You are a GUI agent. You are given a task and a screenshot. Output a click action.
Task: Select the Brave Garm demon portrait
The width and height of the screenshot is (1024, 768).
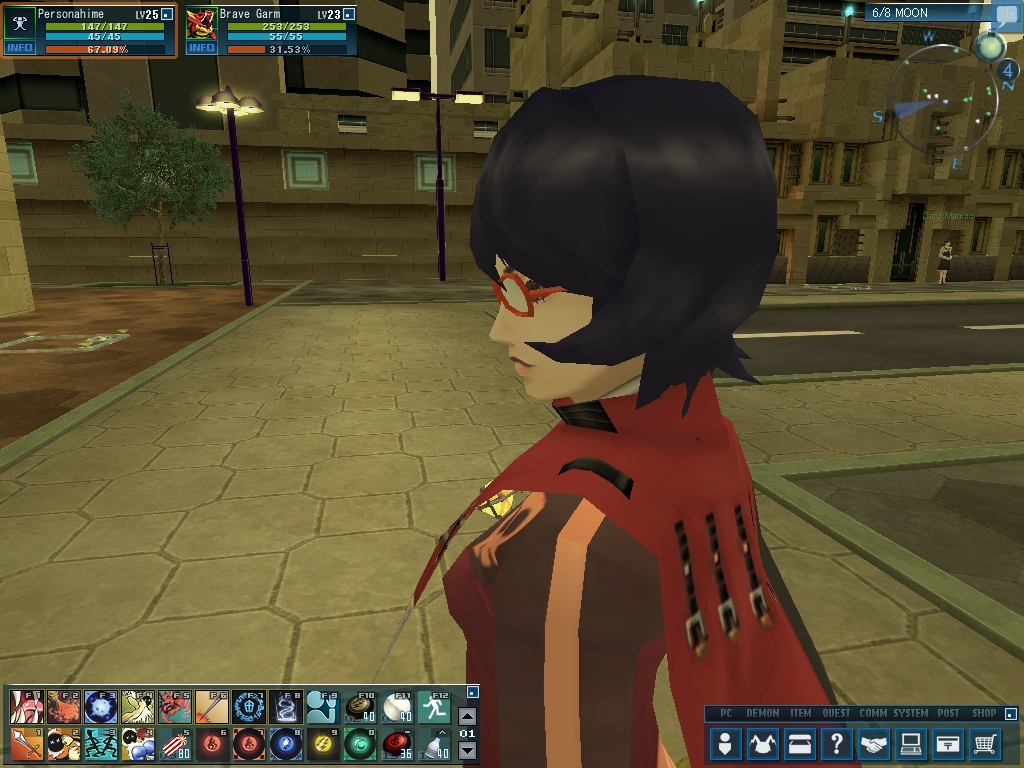(201, 23)
